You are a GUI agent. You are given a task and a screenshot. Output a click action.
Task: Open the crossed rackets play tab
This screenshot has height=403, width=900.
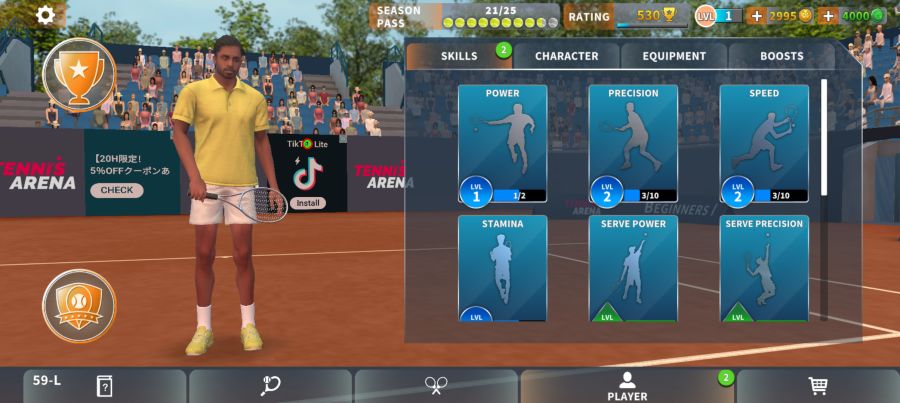point(436,386)
